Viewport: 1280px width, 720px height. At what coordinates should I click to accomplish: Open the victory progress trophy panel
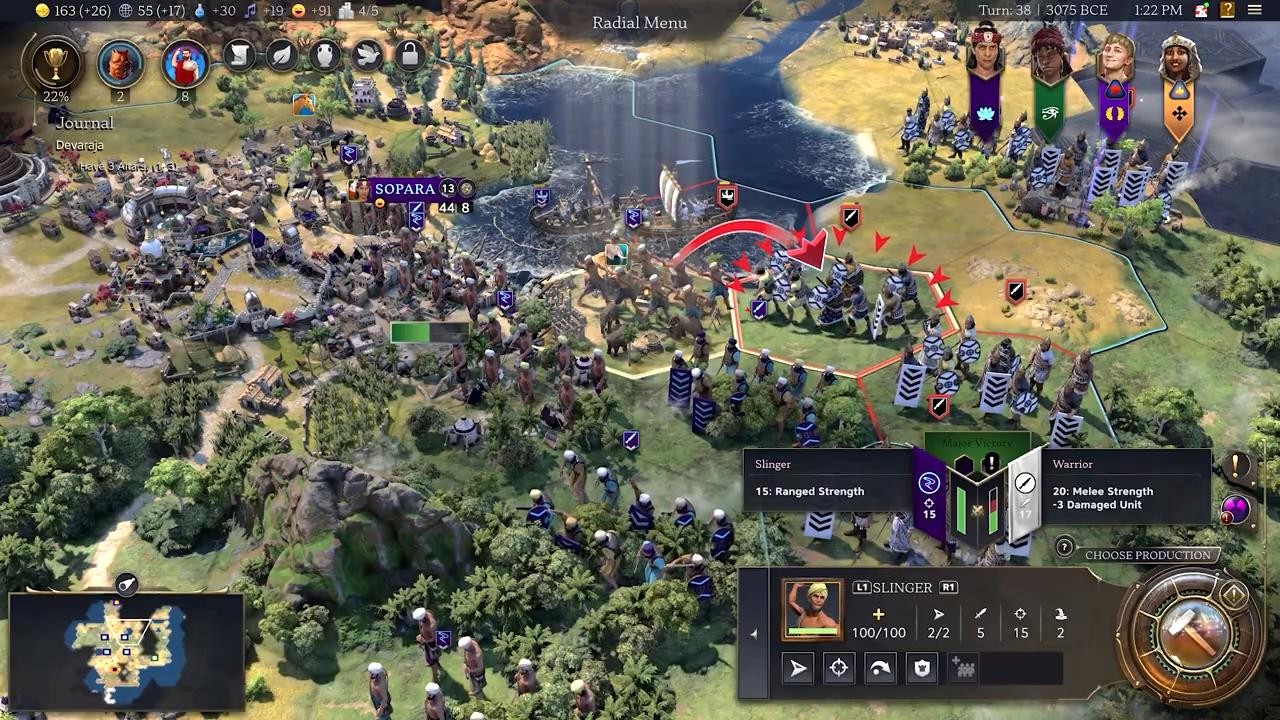[x=56, y=64]
